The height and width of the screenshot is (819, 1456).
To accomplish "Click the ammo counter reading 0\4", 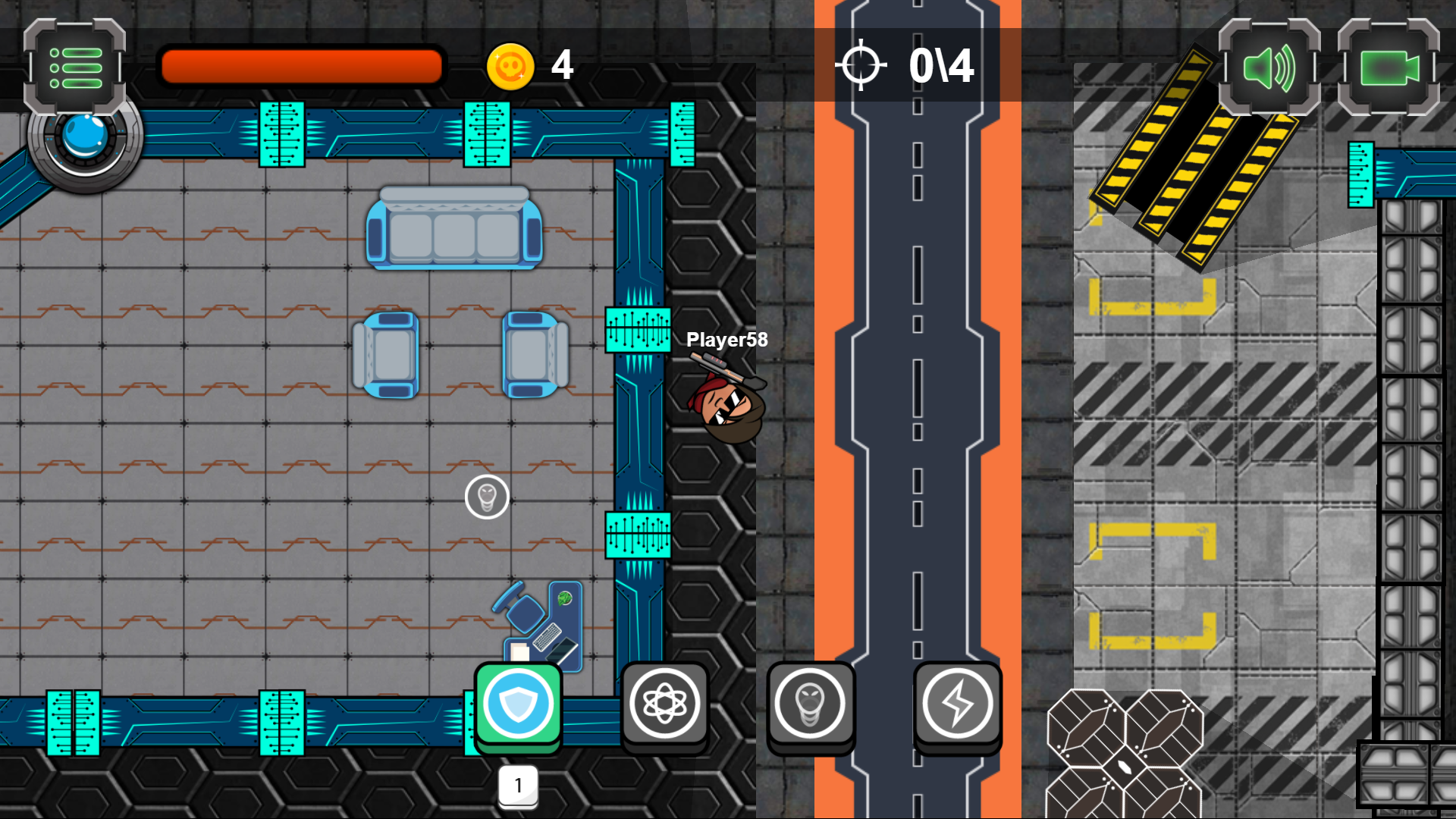I will tap(940, 66).
